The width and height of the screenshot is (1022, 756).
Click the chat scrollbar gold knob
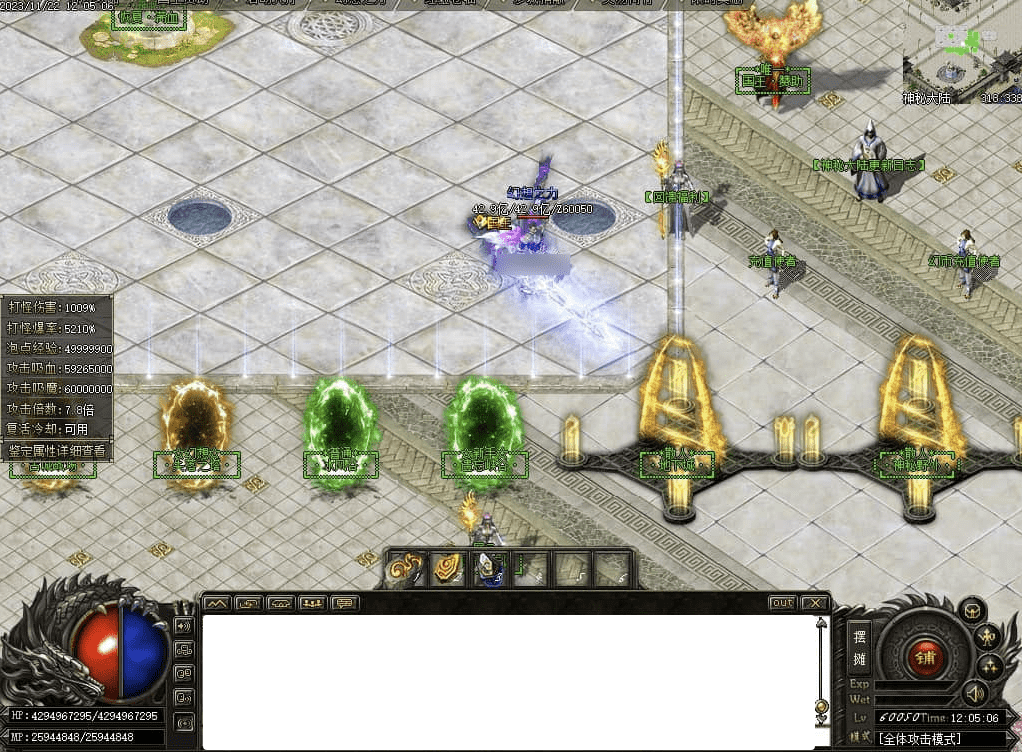pos(821,708)
